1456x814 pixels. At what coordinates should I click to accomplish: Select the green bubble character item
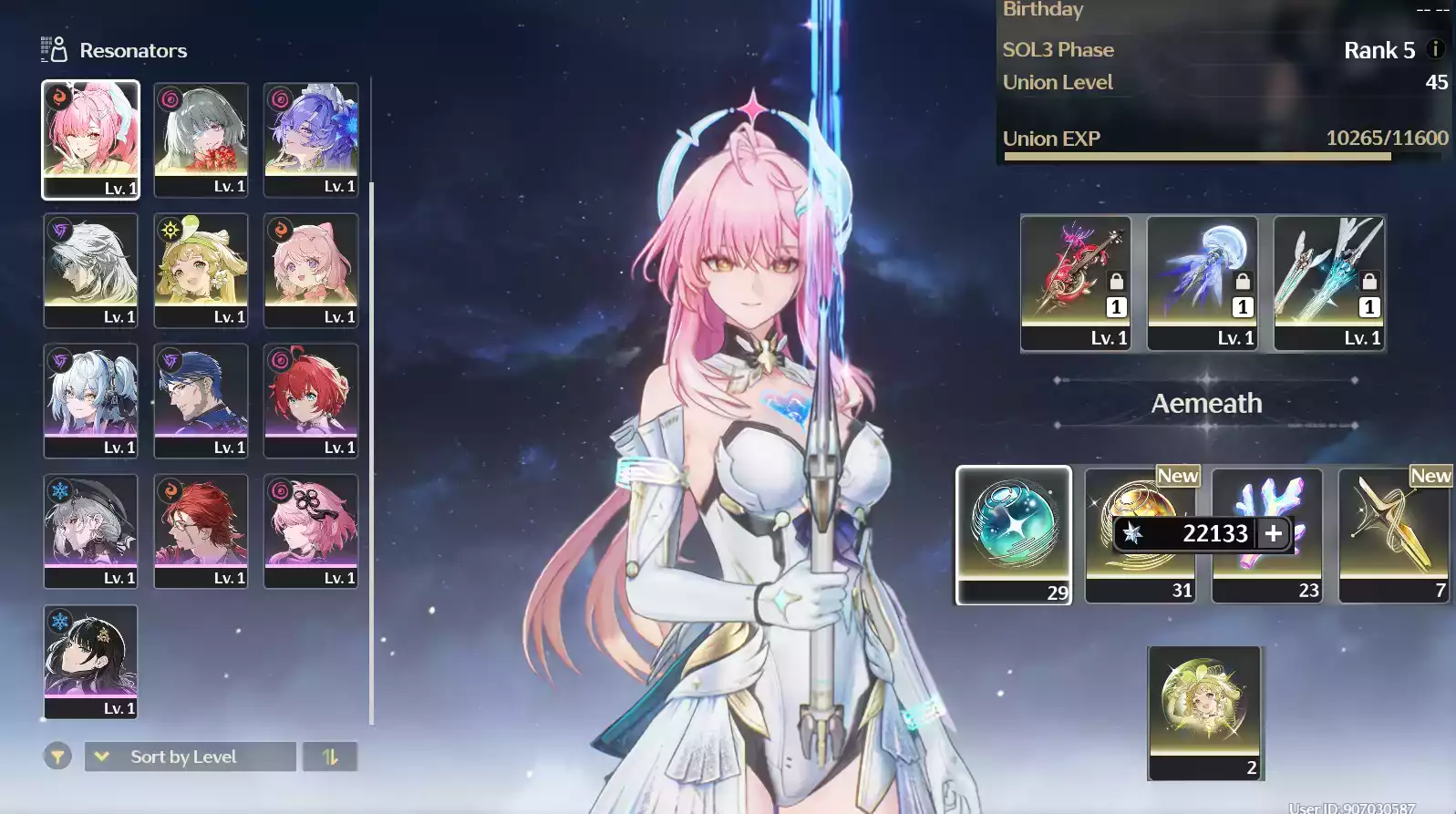coord(1204,712)
